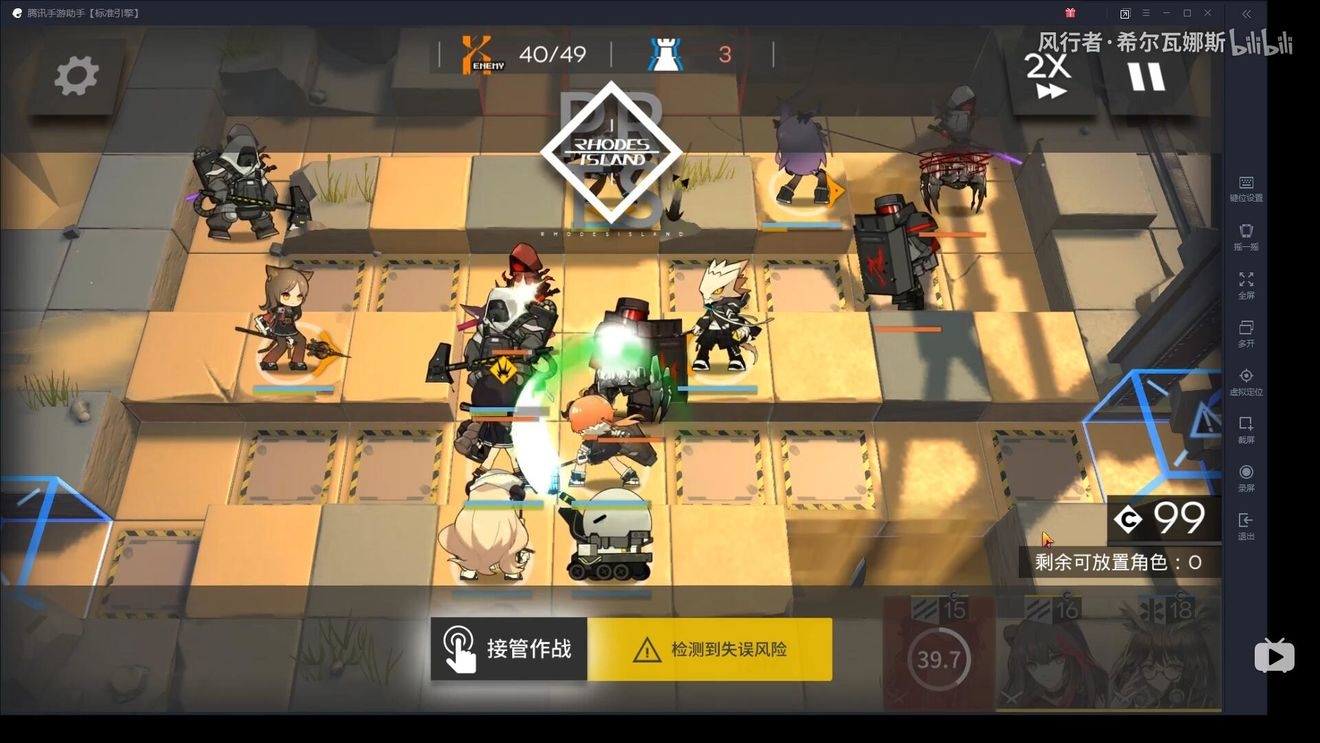Open 键位设置 key mapping settings
Screen dimensions: 1320x743
[1246, 188]
